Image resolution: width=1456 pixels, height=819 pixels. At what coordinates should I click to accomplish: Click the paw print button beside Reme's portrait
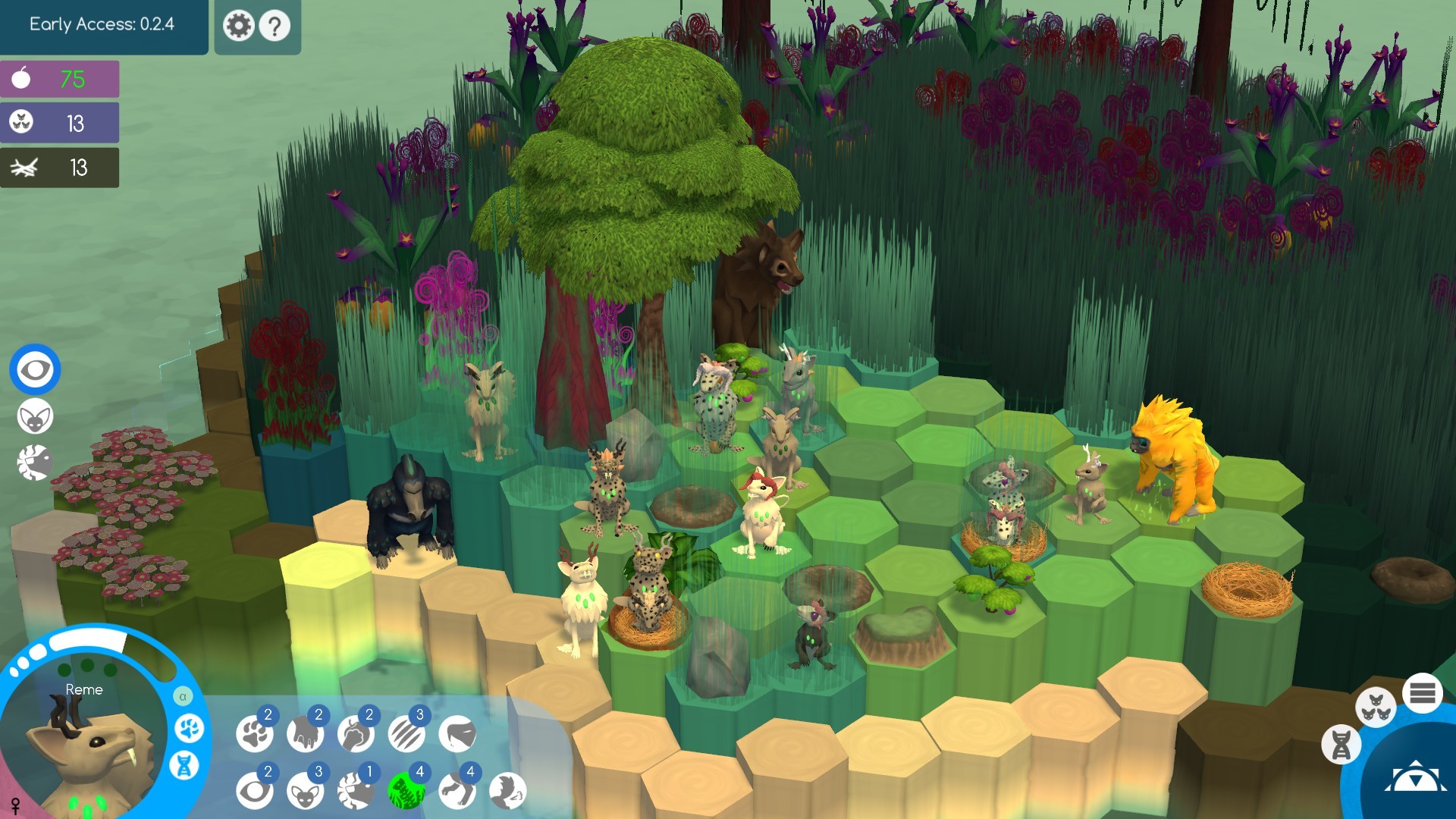tap(189, 729)
